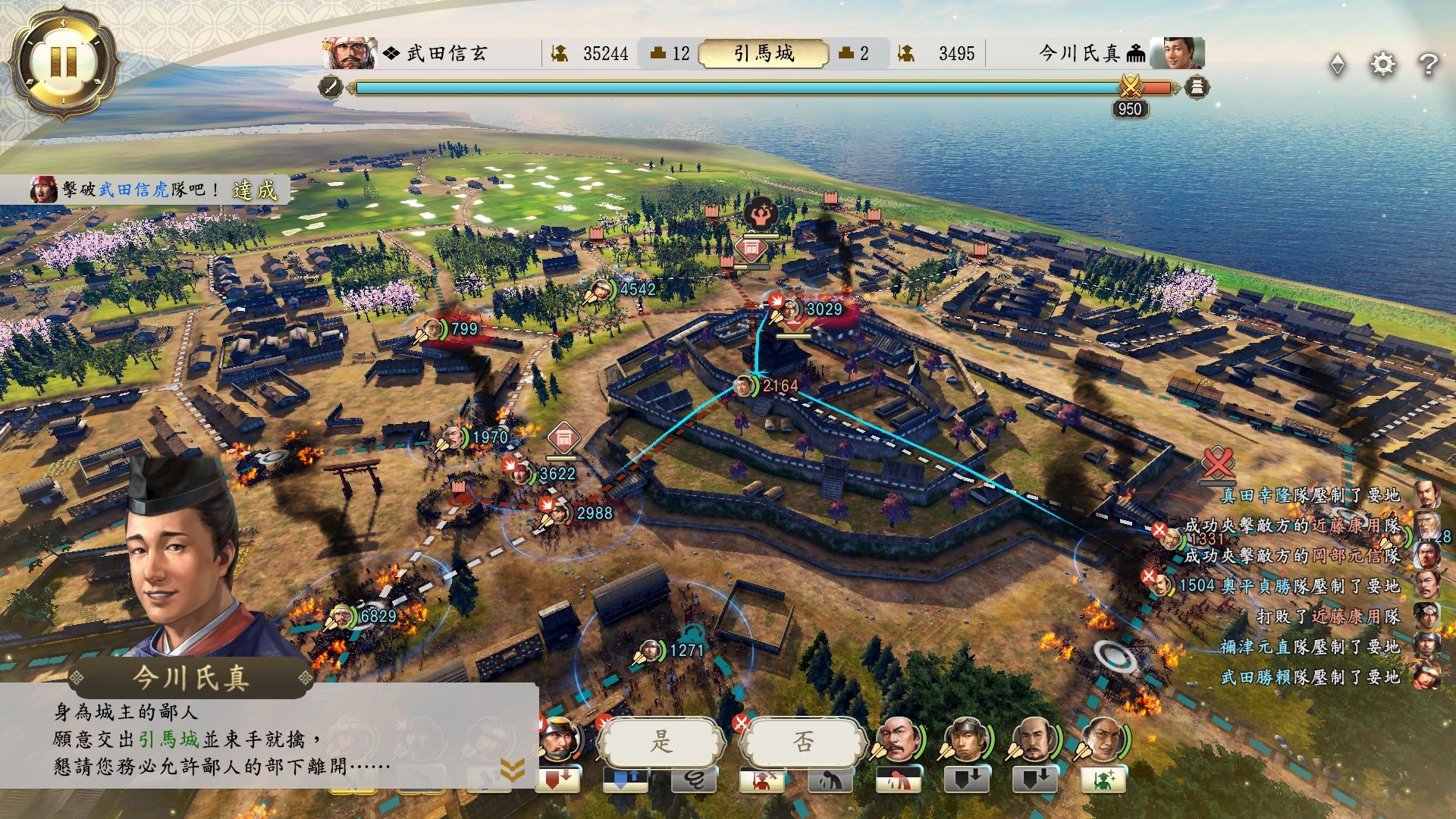Viewport: 1456px width, 819px height.
Task: Refuse the surrender by choosing 否
Action: point(803,742)
